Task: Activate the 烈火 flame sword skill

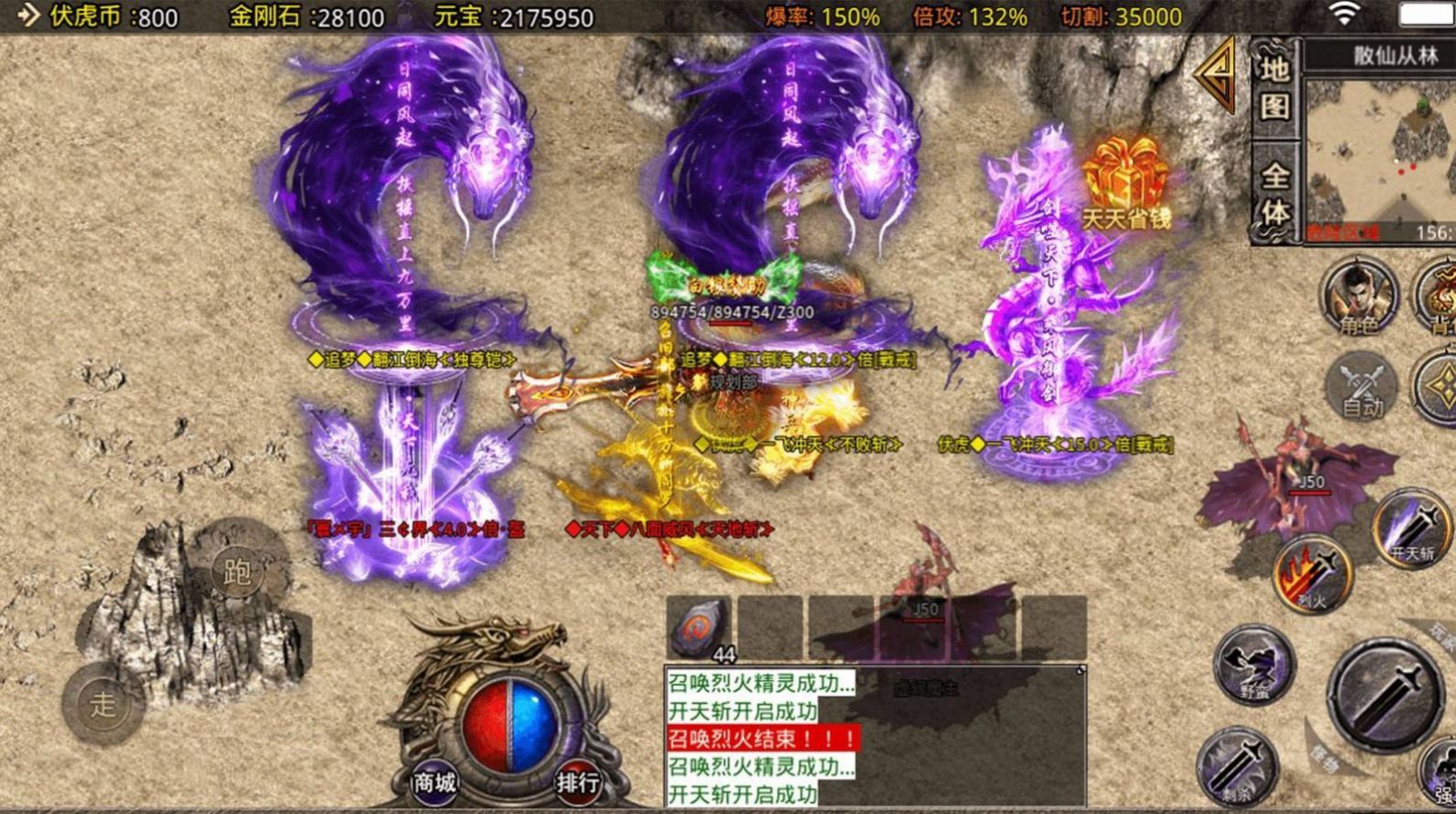Action: point(1312,575)
